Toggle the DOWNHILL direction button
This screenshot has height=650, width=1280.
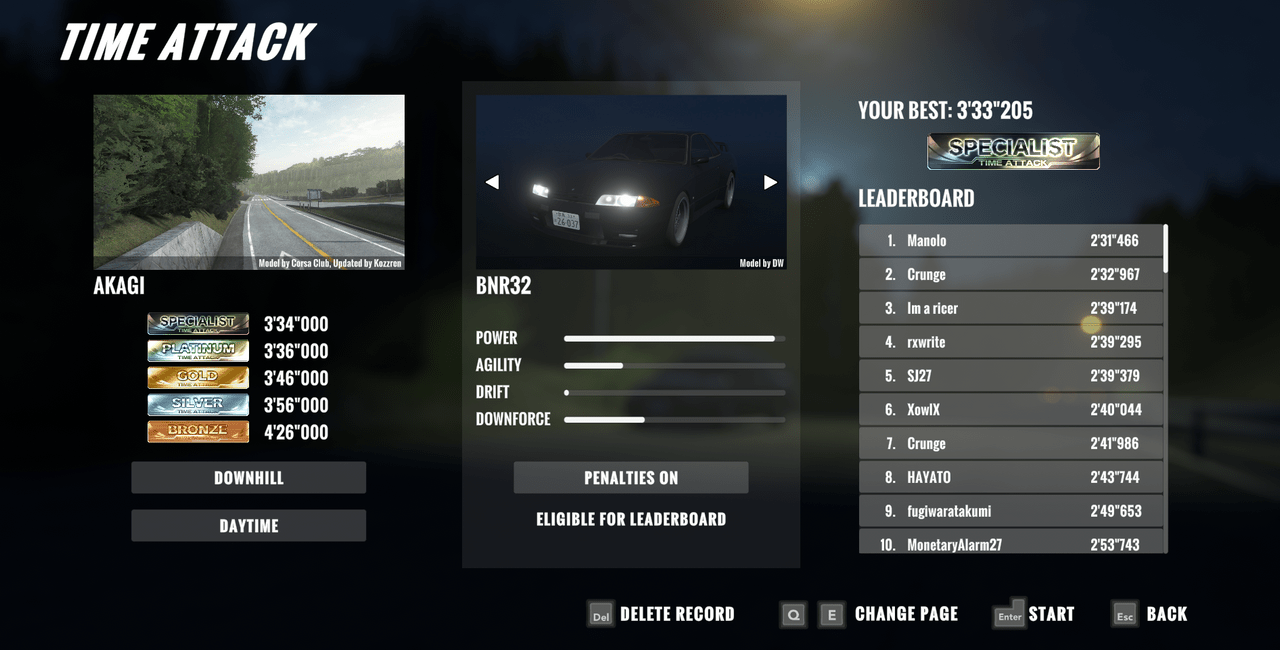coord(248,478)
